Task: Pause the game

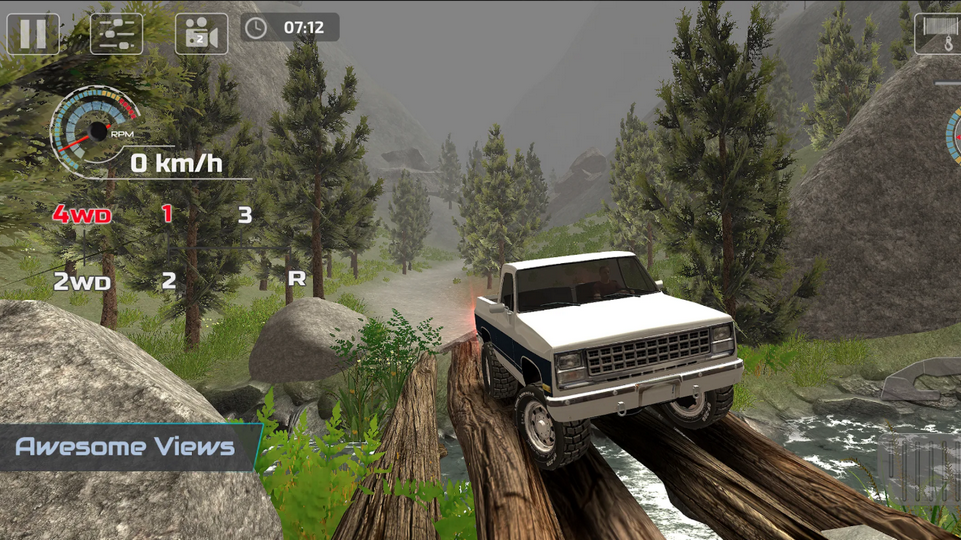Action: pyautogui.click(x=33, y=33)
